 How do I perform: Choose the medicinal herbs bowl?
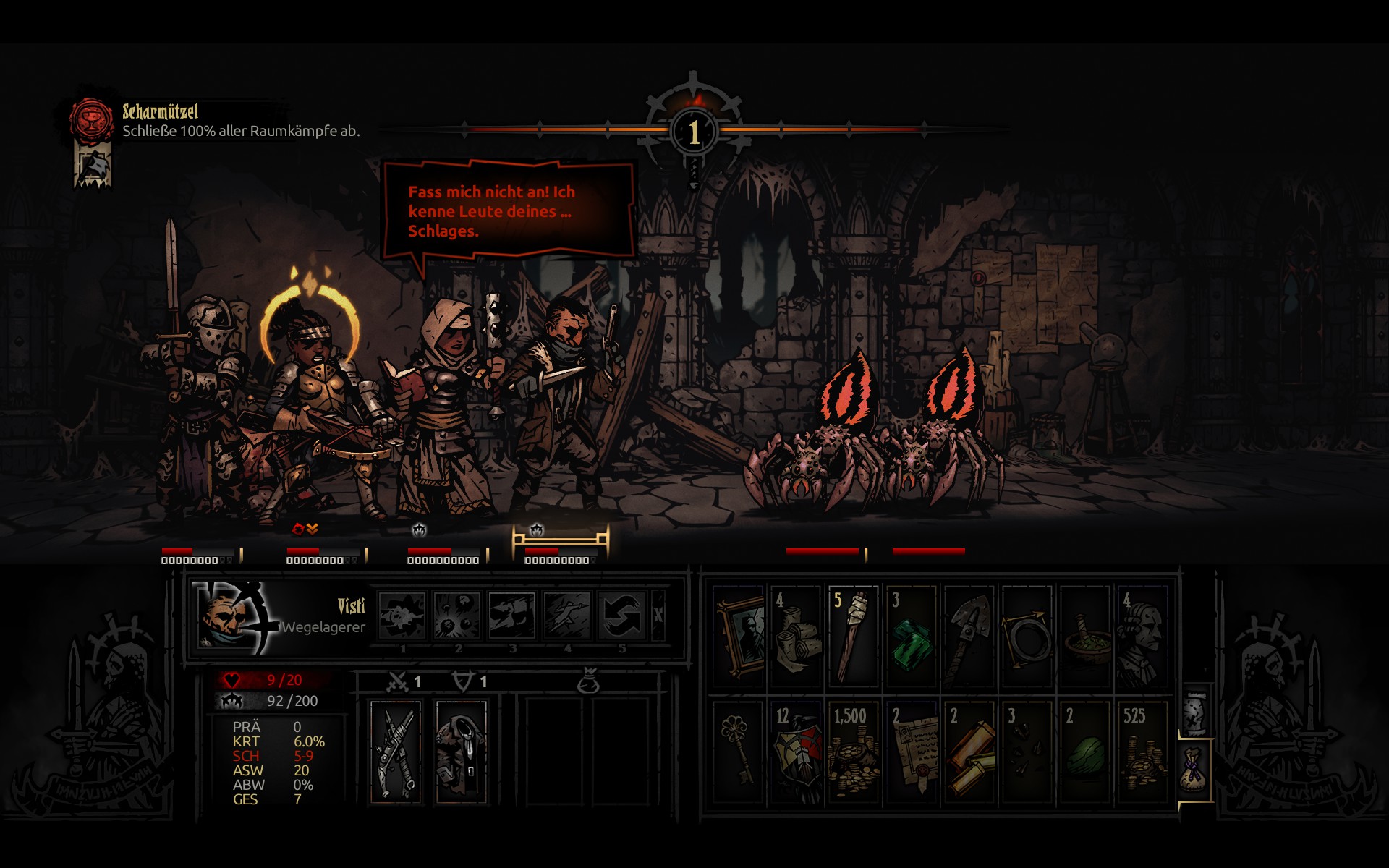(1084, 637)
